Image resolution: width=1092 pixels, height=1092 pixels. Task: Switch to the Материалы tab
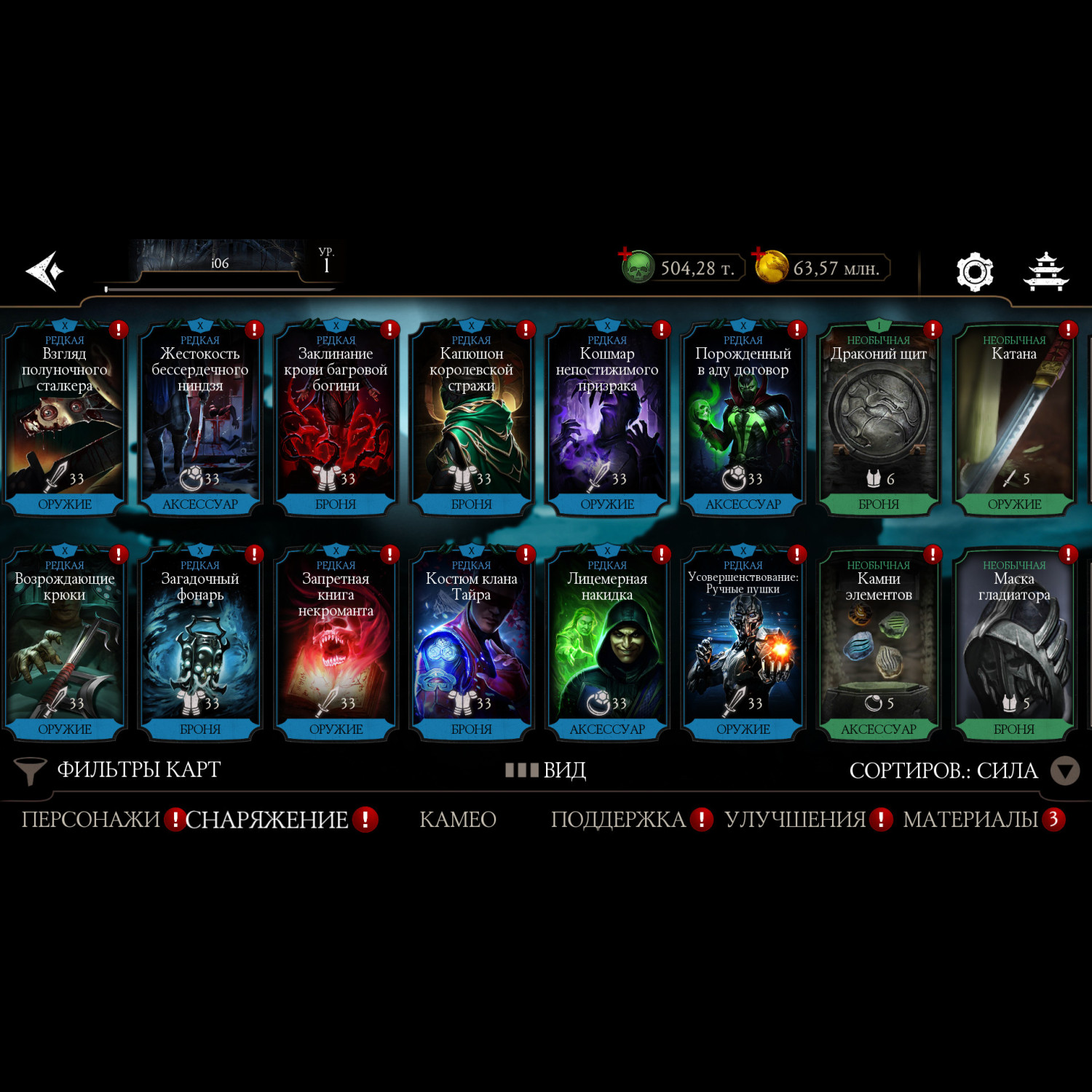(970, 820)
